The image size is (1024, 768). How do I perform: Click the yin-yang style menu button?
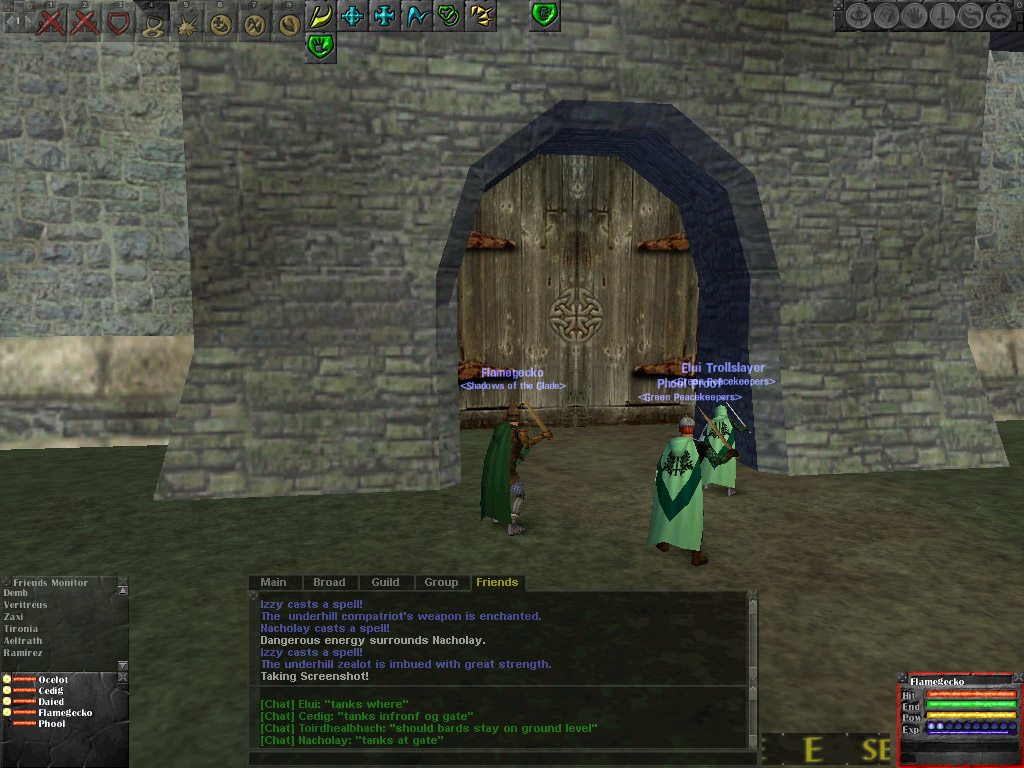[970, 16]
